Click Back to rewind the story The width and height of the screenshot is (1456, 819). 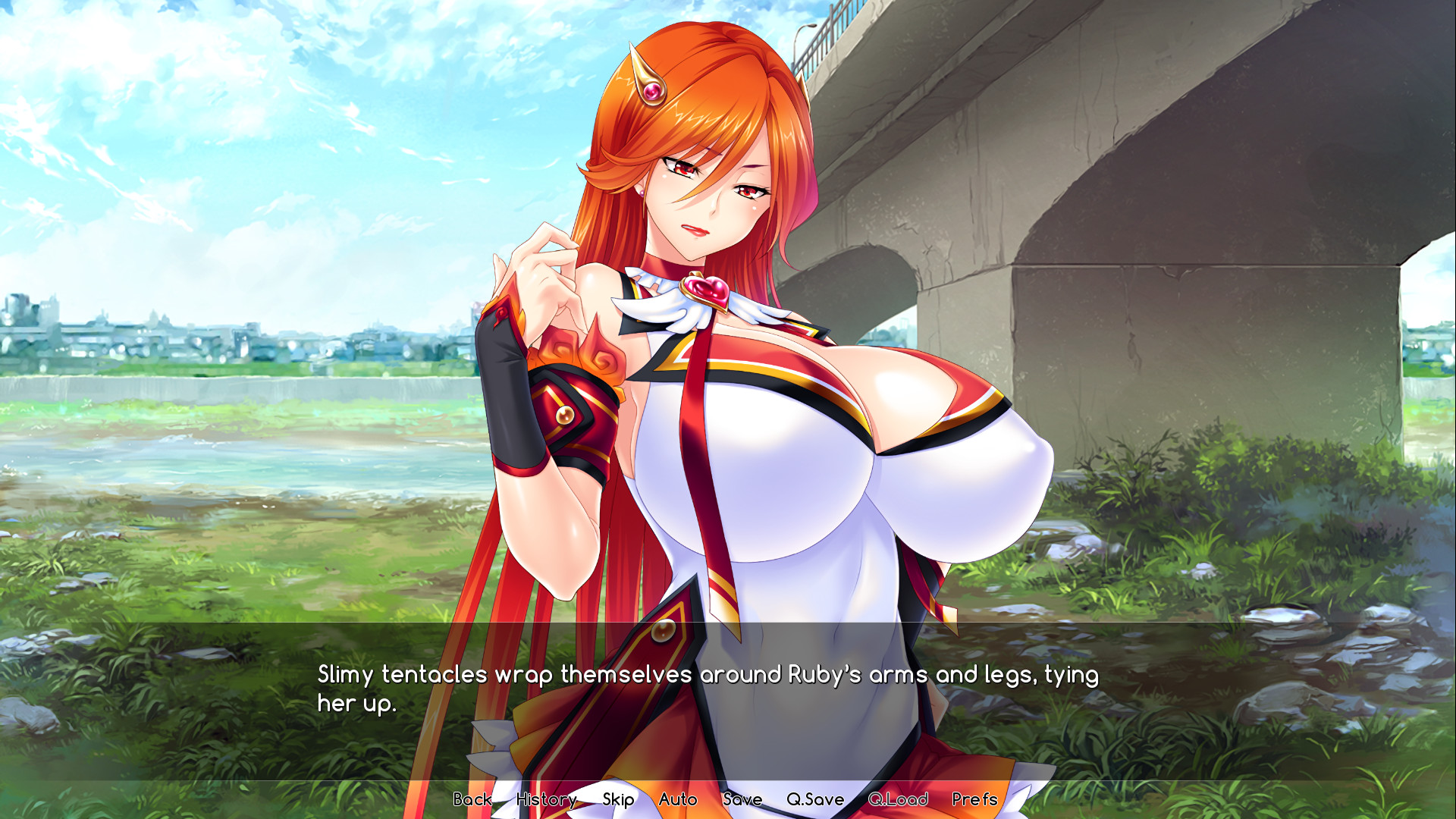coord(472,799)
